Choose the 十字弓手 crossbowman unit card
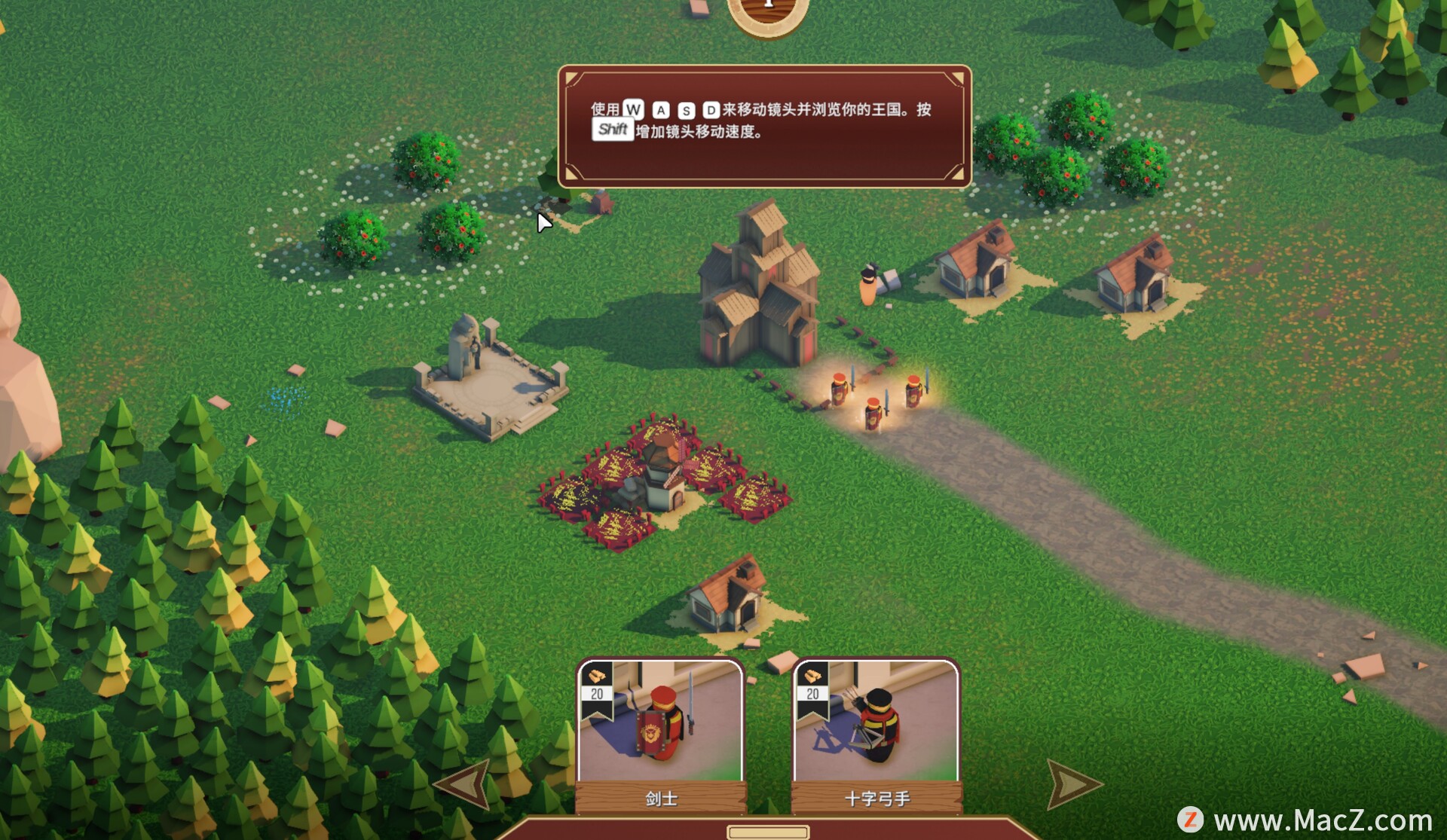 pos(876,735)
